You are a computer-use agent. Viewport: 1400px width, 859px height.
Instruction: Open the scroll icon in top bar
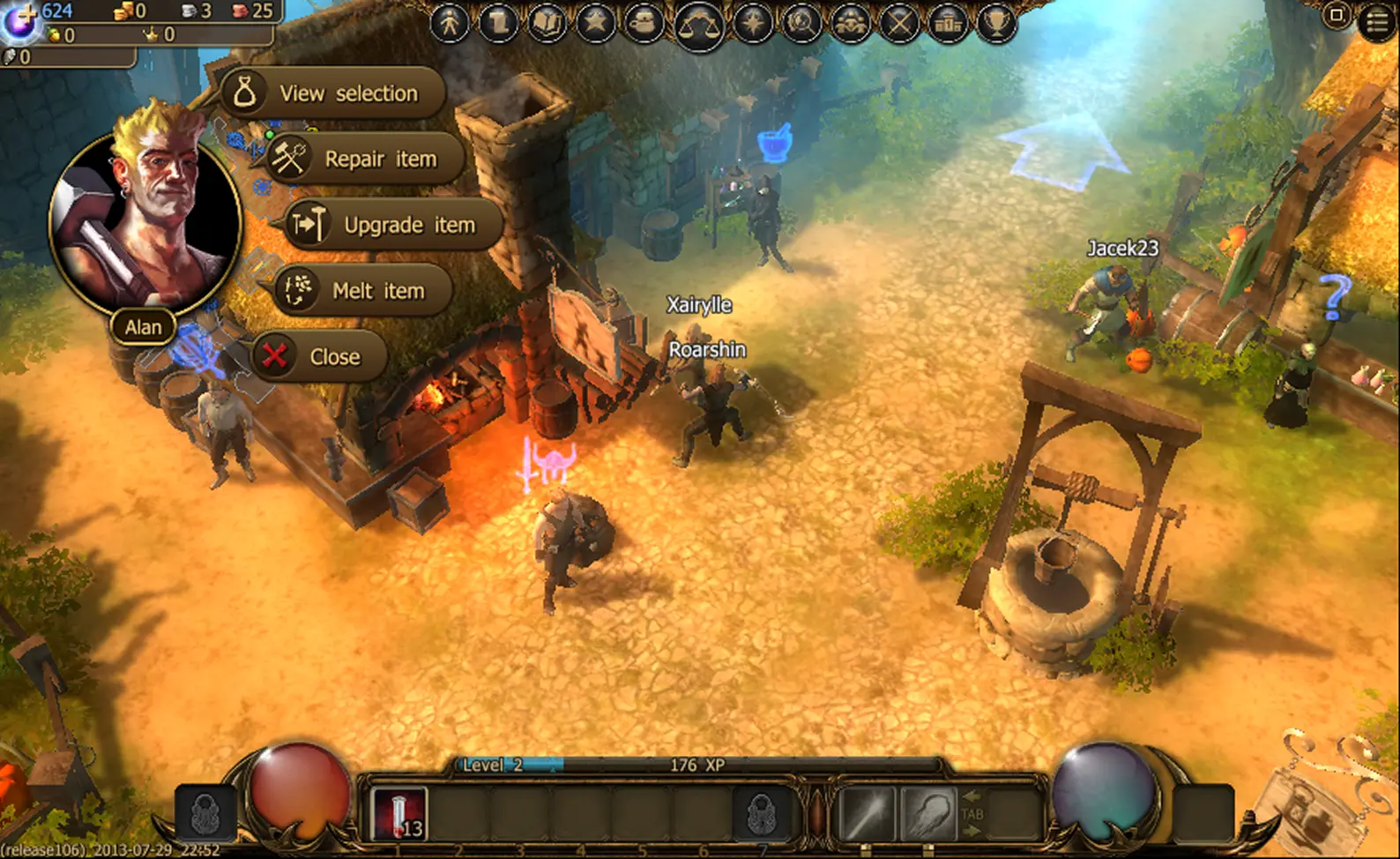coord(499,23)
